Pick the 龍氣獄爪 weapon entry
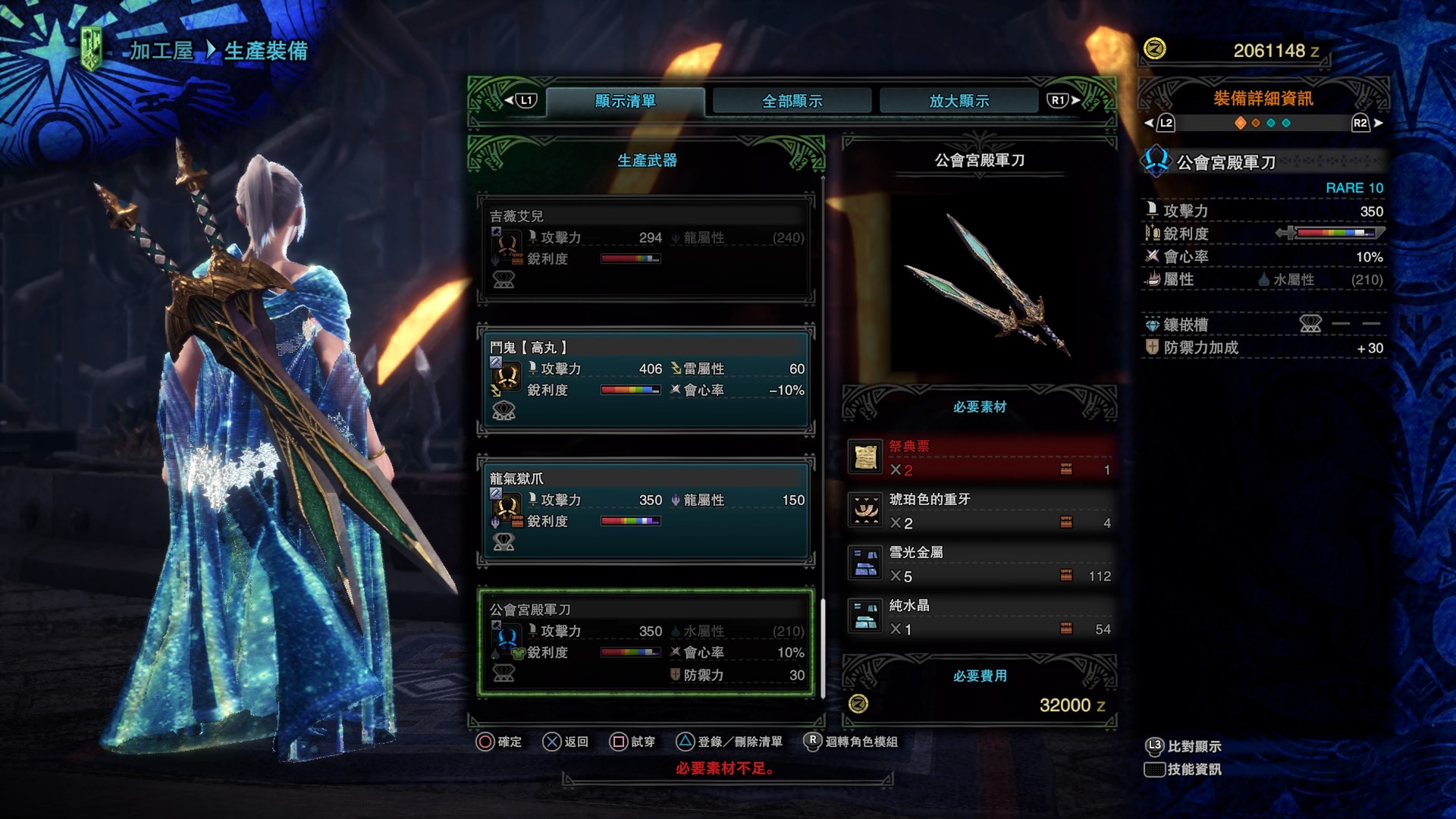1456x819 pixels. (646, 510)
